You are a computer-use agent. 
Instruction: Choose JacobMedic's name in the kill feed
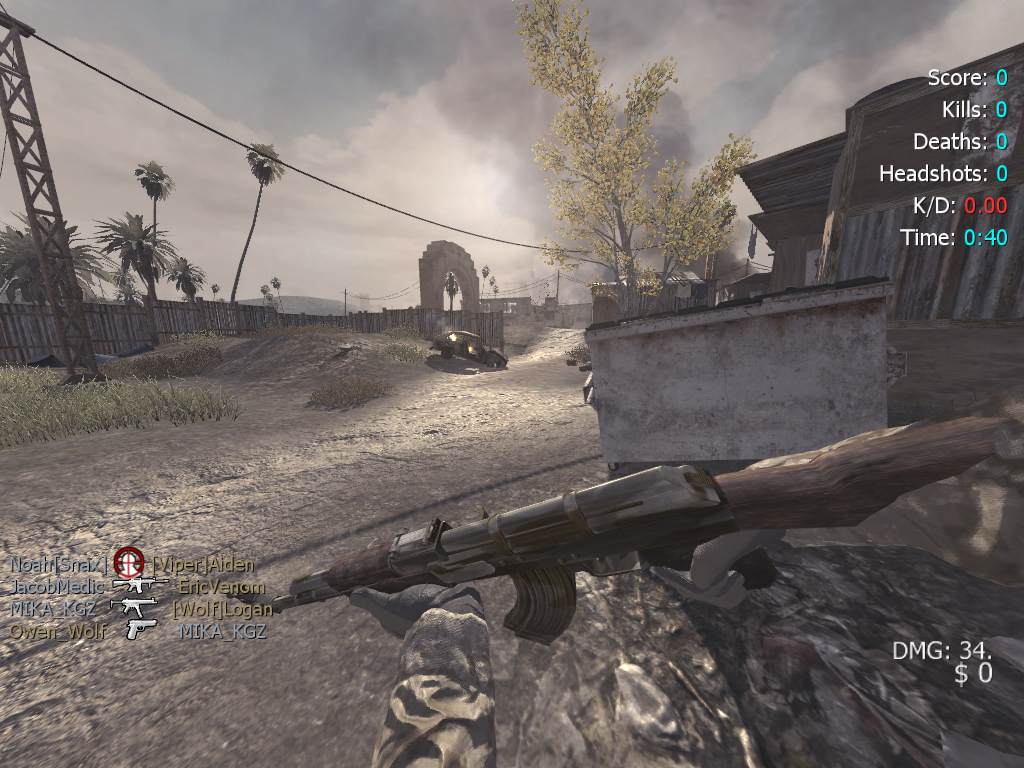(x=57, y=586)
